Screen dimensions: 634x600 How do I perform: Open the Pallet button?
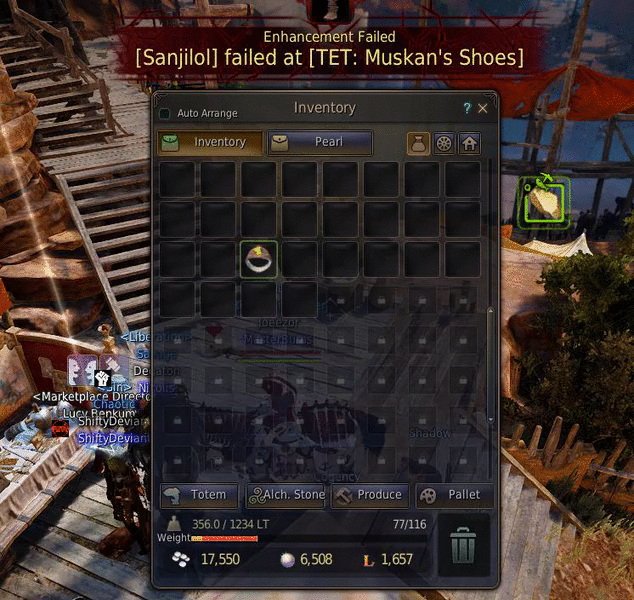point(455,495)
